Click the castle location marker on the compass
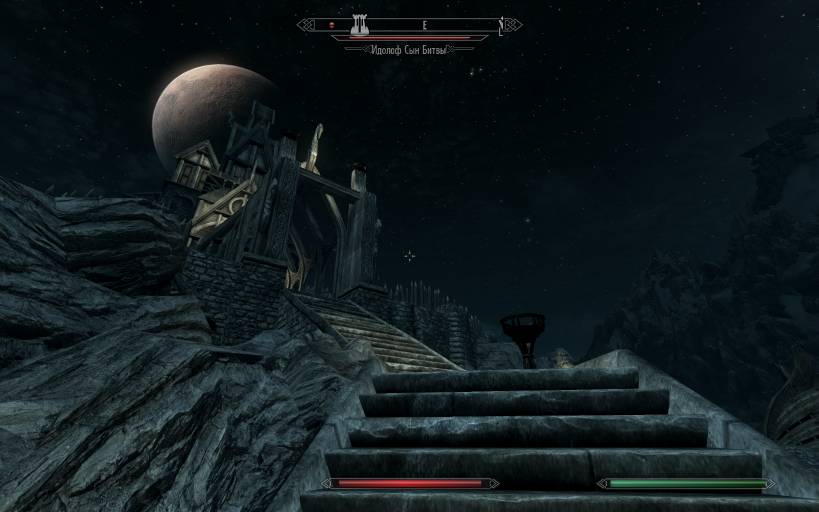Viewport: 819px width, 512px height. [x=359, y=24]
